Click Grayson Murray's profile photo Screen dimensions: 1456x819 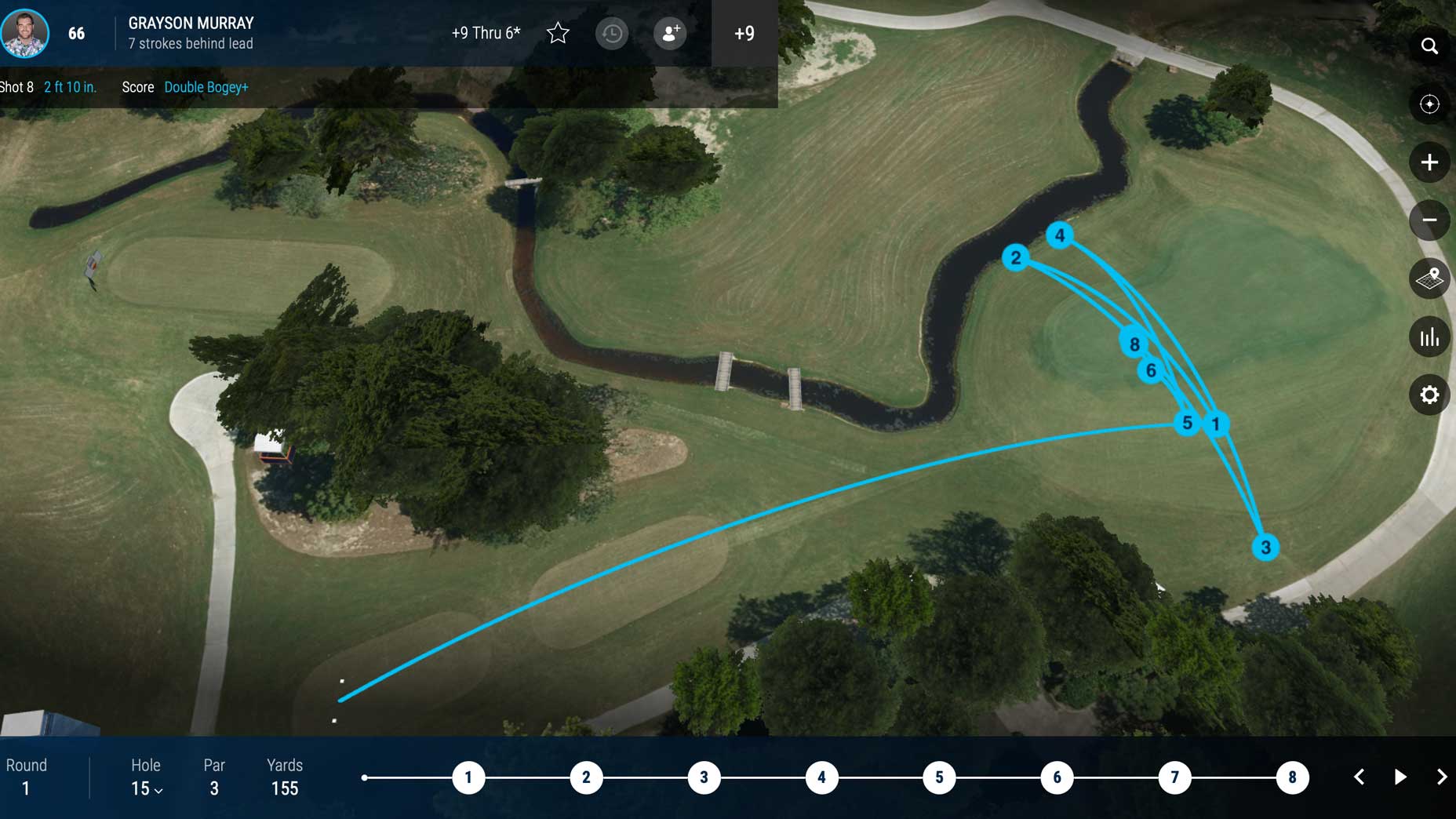coord(25,33)
